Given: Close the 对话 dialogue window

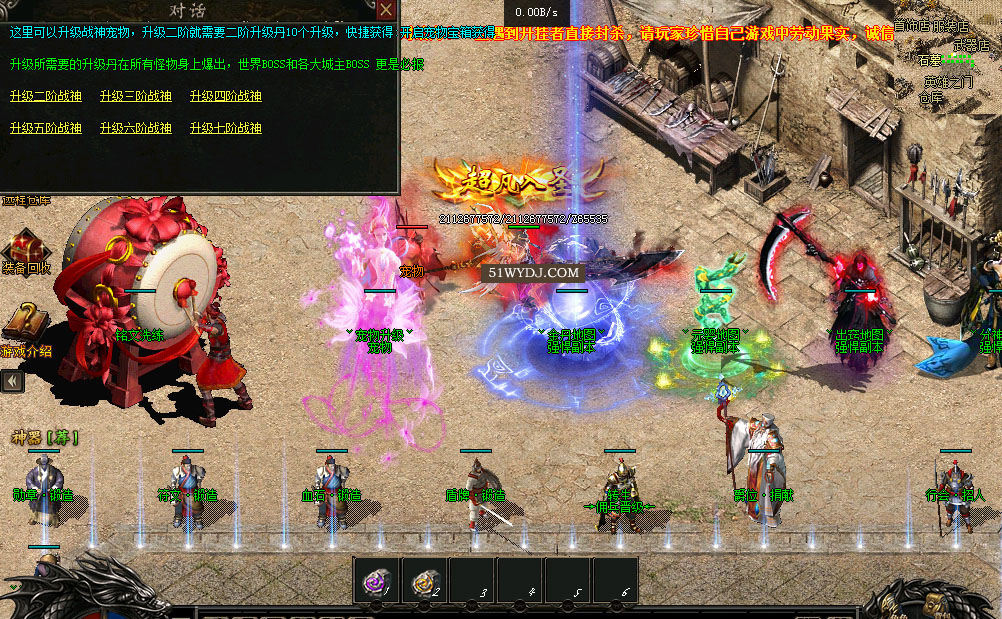Looking at the screenshot, I should tap(386, 10).
